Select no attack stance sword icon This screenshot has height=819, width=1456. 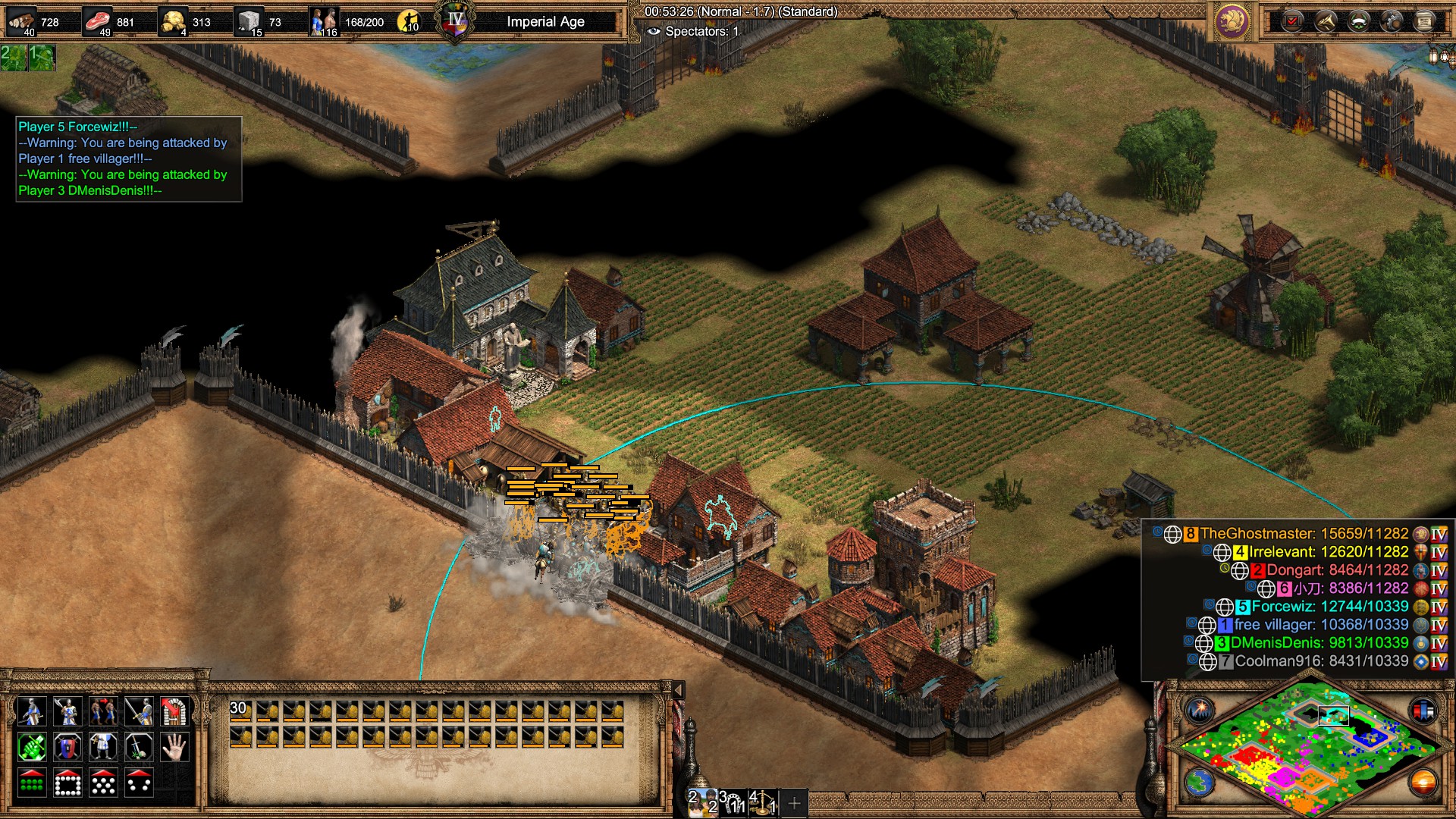139,748
